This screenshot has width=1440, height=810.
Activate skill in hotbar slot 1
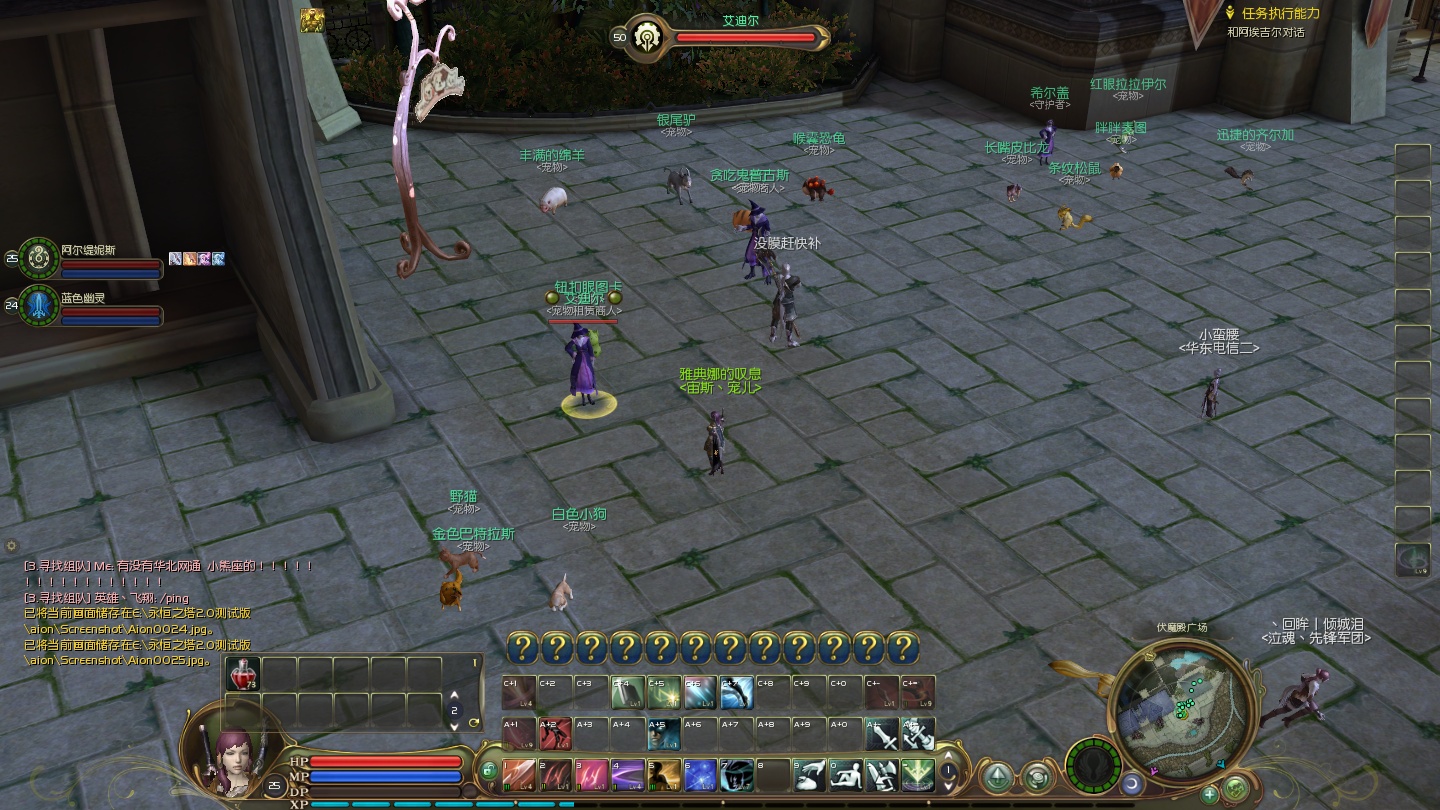(x=519, y=774)
